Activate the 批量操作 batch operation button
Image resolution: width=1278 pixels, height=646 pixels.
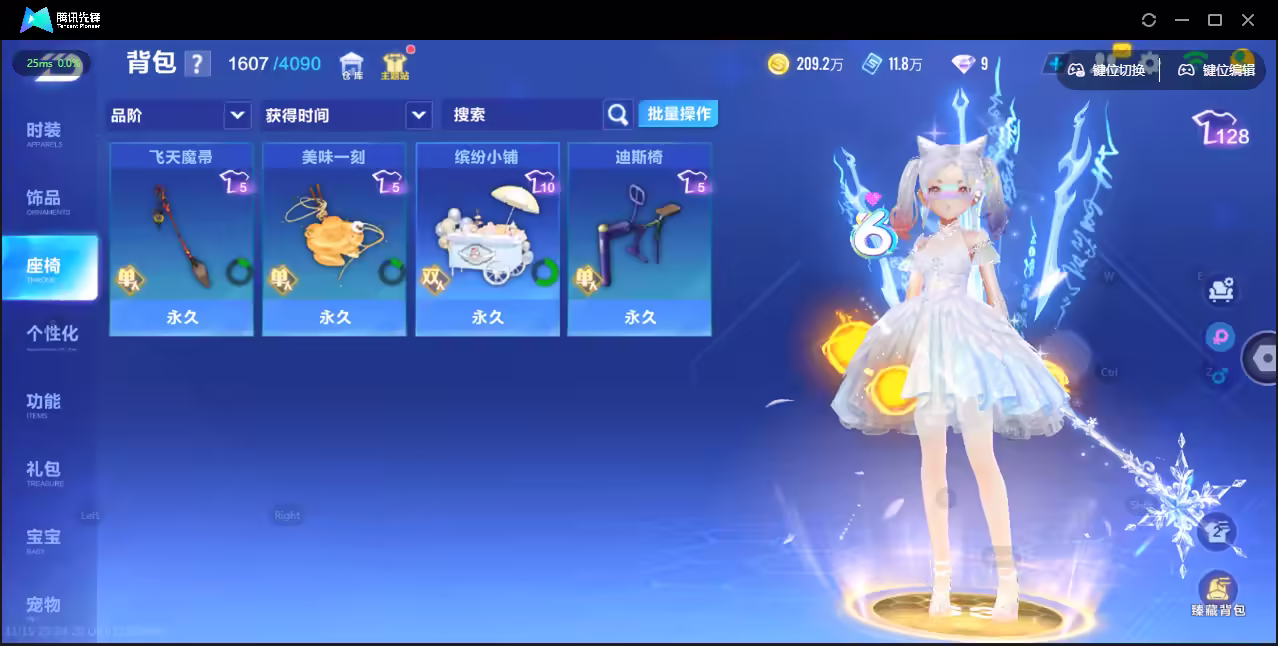click(x=678, y=114)
